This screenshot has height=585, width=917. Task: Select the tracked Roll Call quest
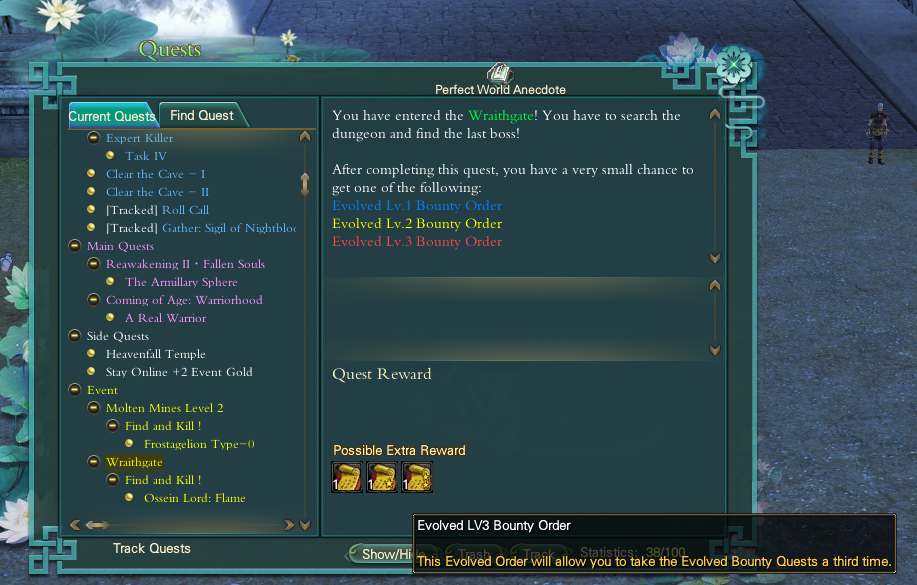point(157,210)
